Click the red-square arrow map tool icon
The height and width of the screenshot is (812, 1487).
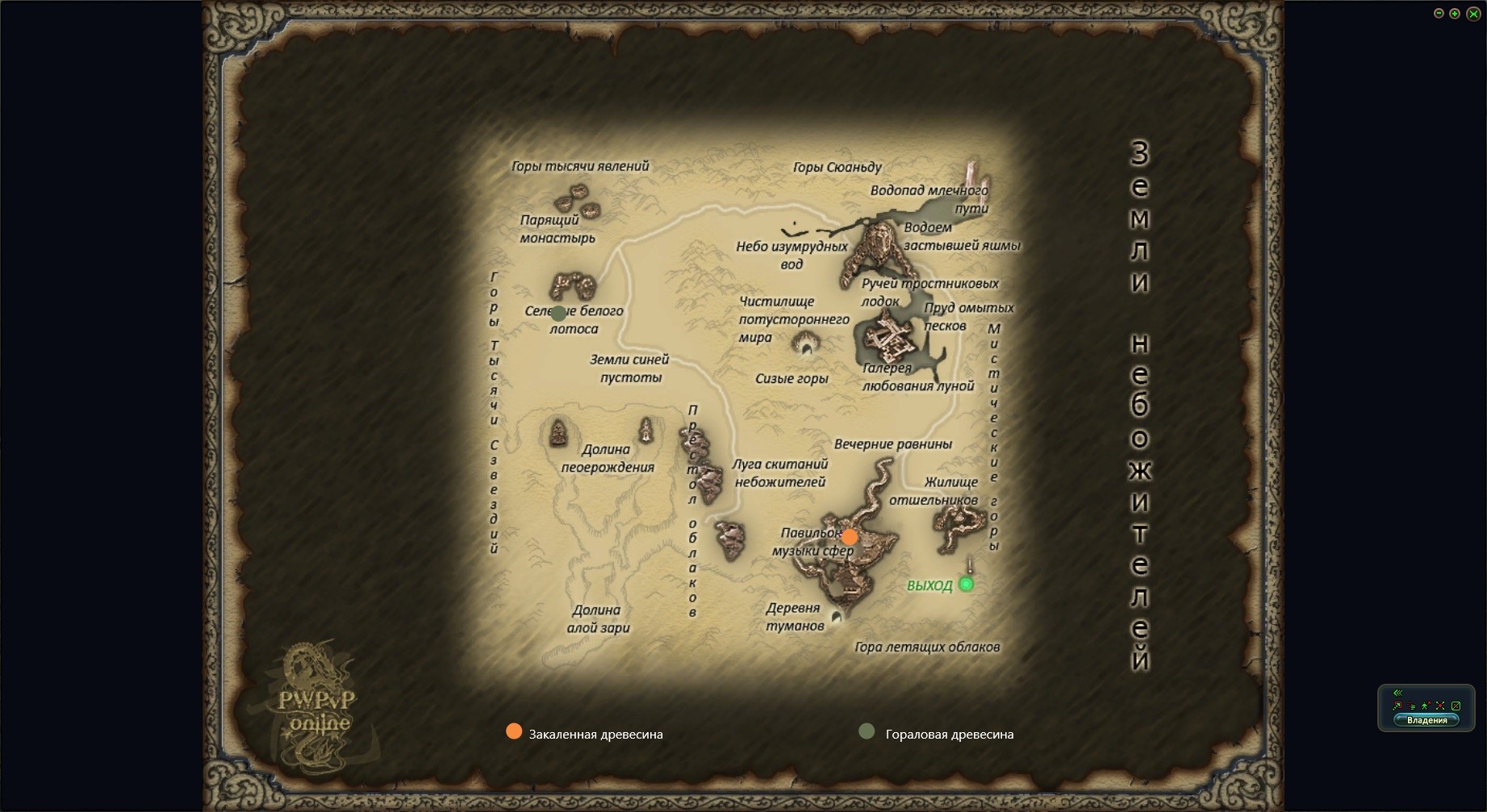point(1397,706)
